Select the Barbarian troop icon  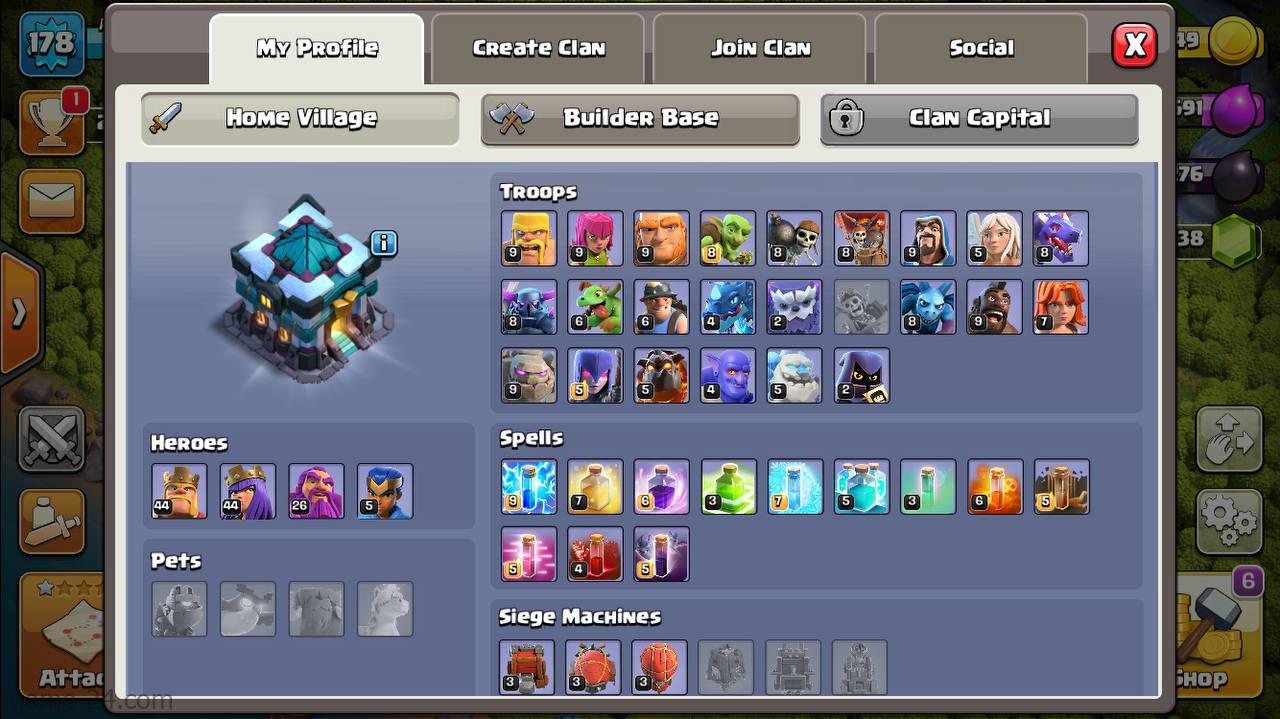(x=529, y=238)
